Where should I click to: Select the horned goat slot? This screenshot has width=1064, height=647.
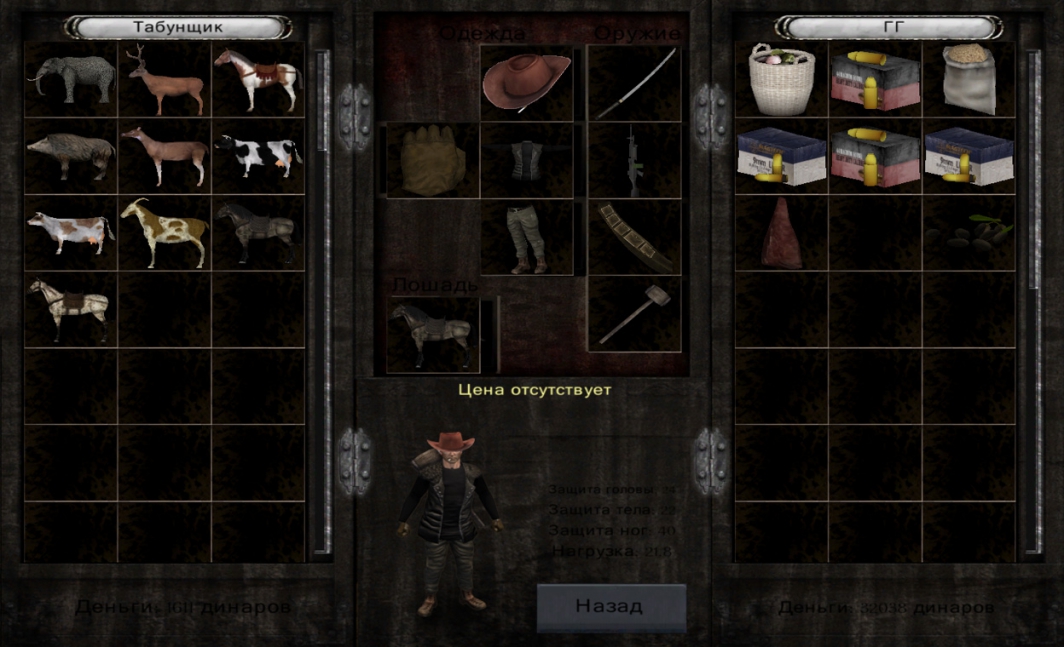165,232
